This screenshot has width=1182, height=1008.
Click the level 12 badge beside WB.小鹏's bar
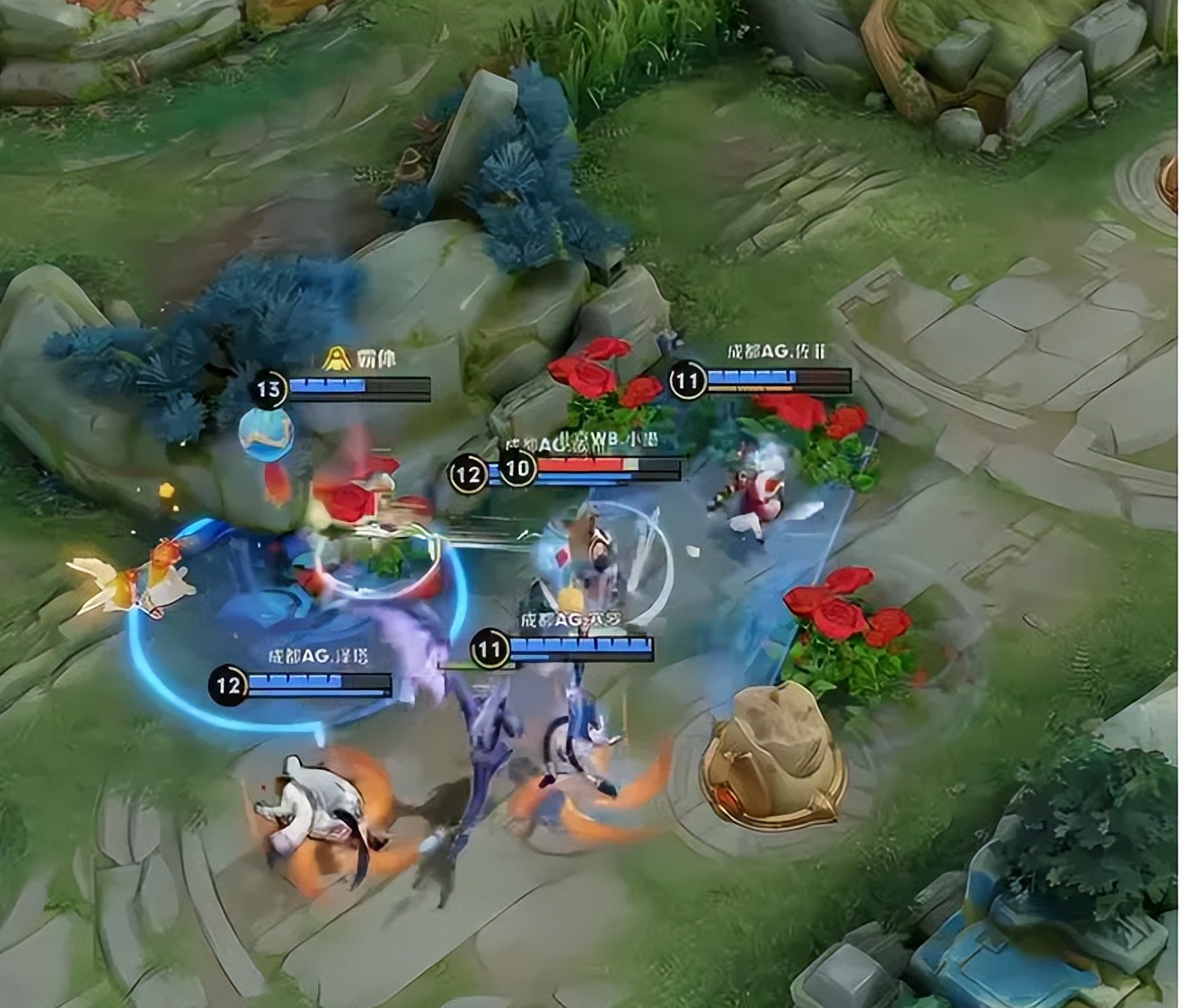click(x=467, y=473)
